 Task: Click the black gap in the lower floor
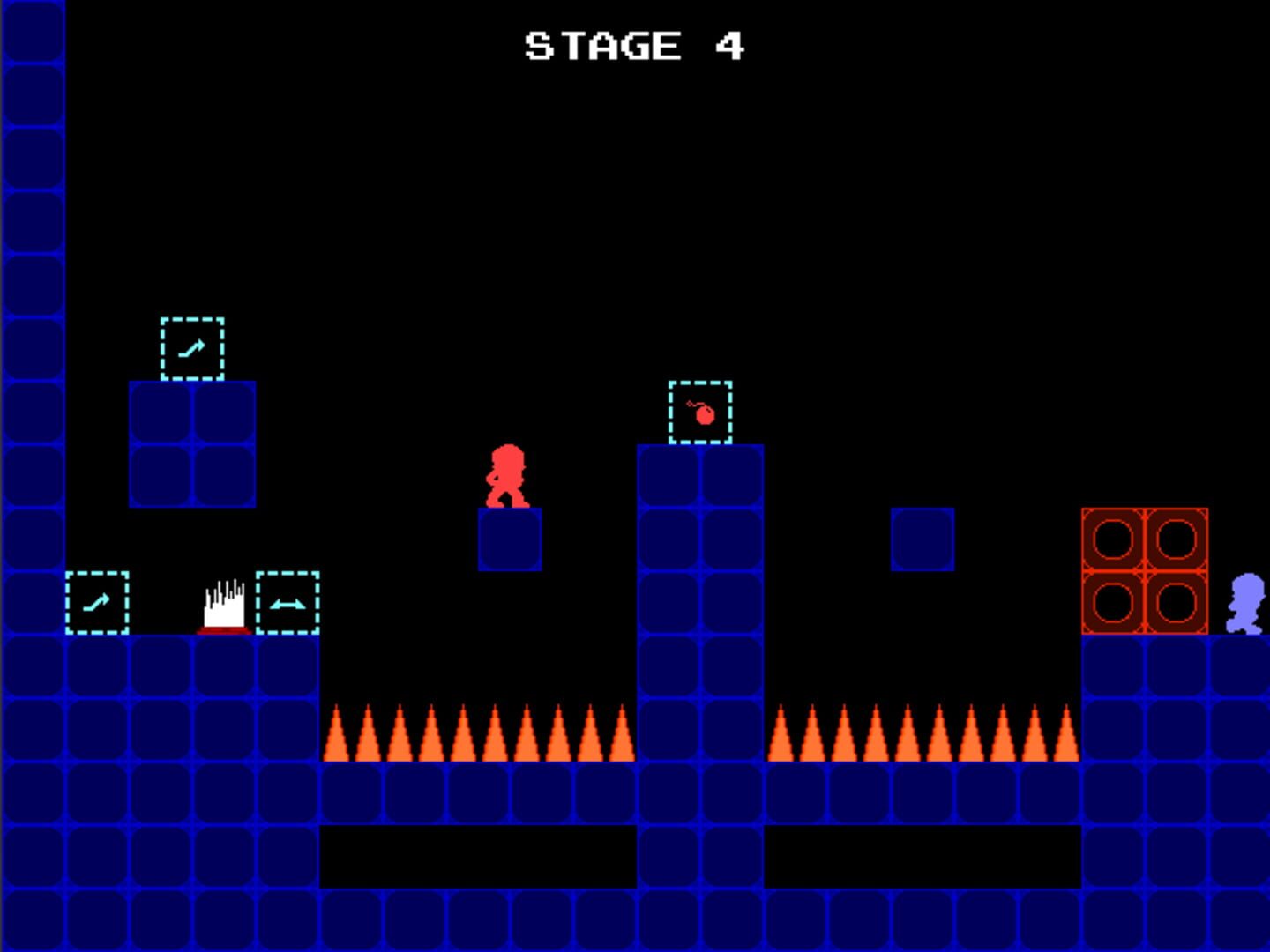pos(476,853)
